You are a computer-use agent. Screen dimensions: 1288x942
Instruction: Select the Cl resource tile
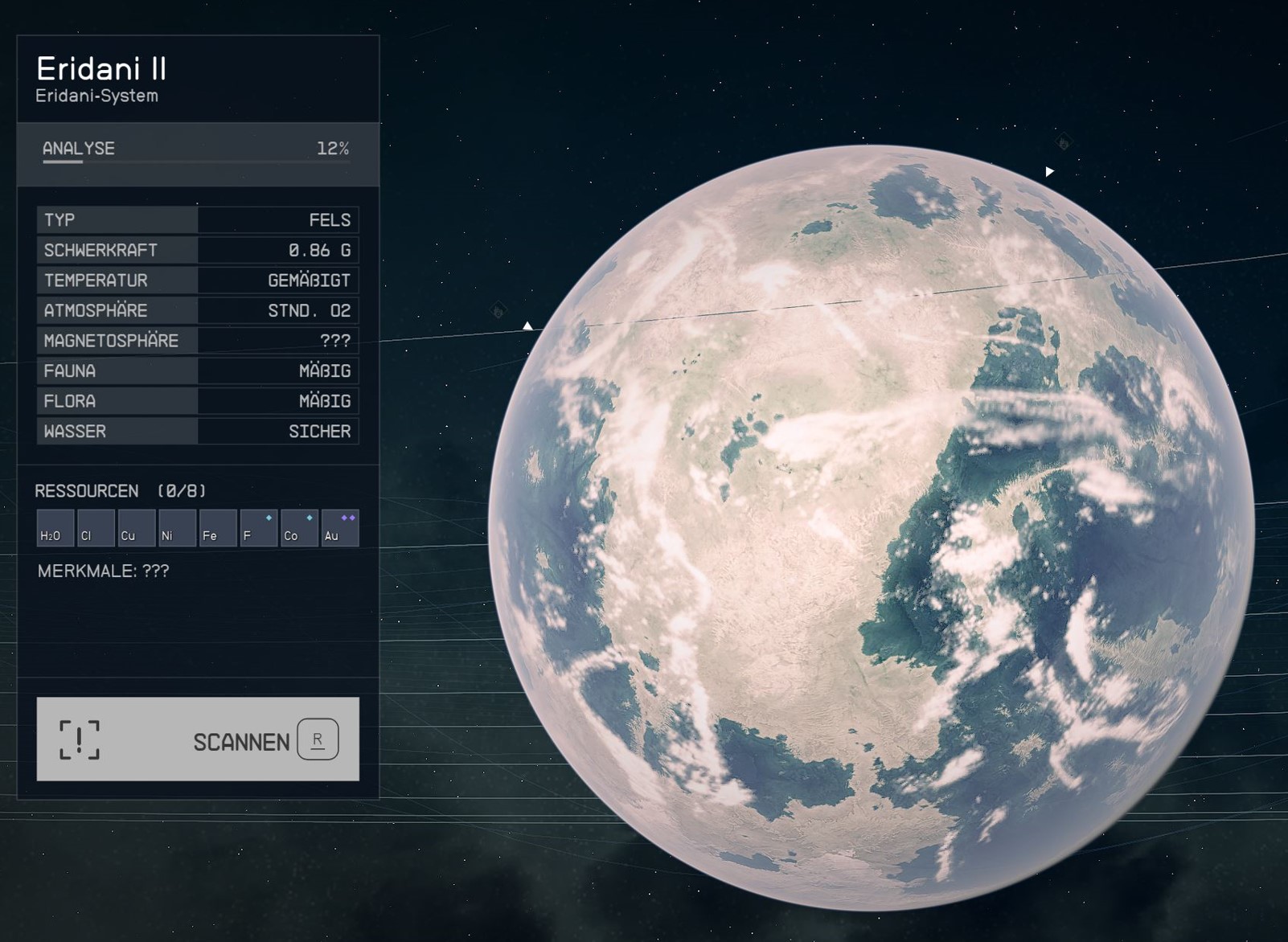click(x=96, y=528)
